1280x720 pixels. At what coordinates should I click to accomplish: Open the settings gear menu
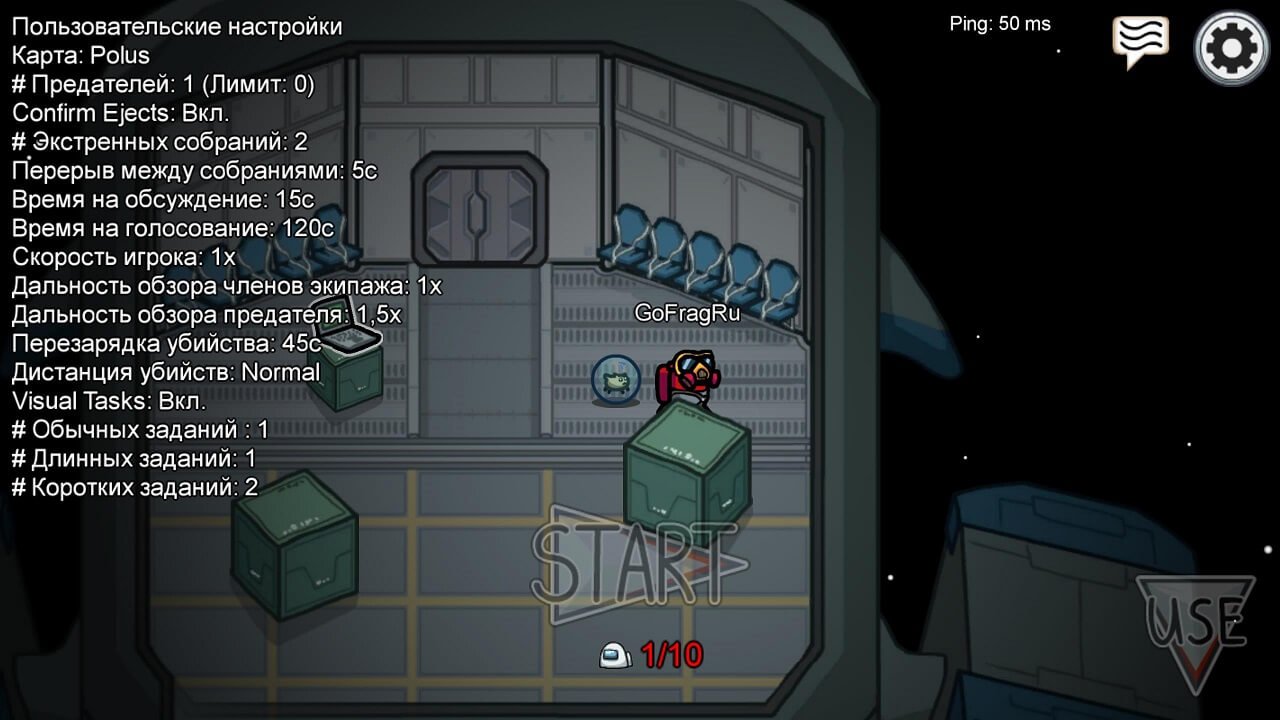click(1232, 47)
